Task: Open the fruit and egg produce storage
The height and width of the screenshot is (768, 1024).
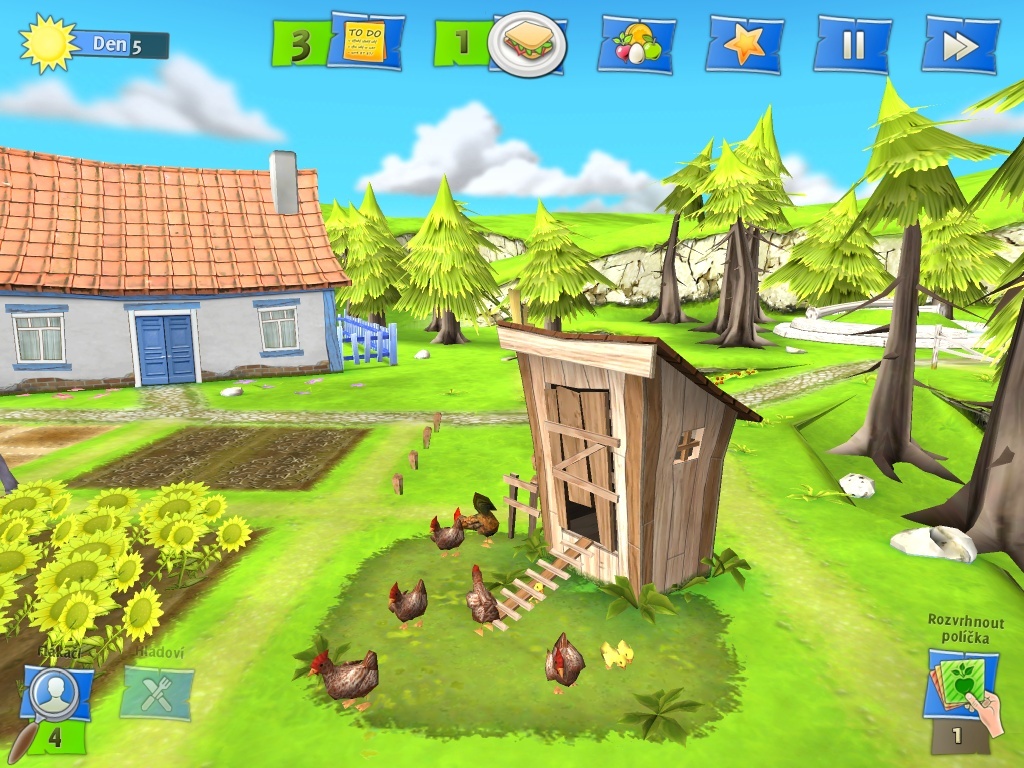Action: point(636,44)
